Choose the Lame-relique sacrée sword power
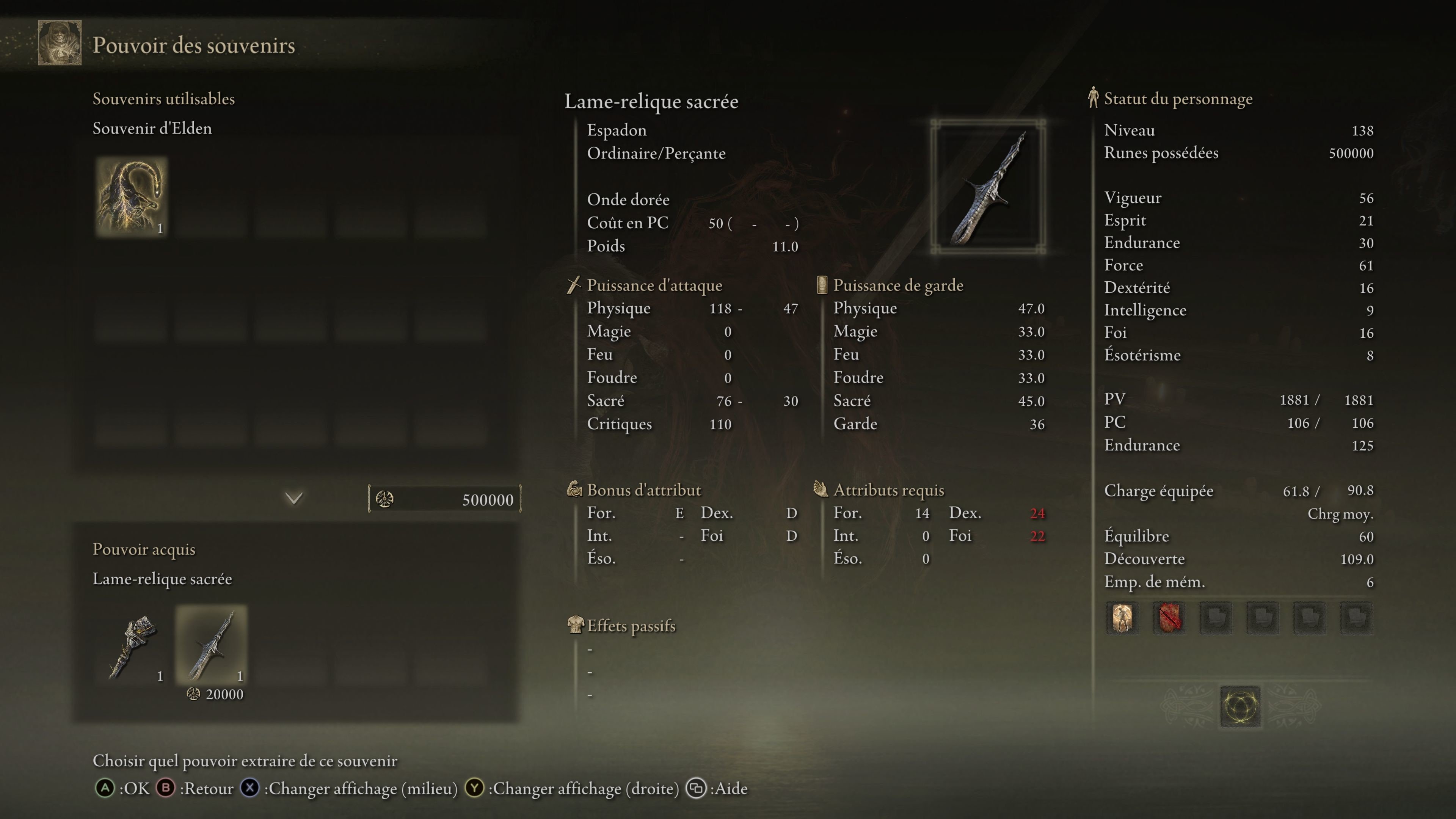This screenshot has width=1456, height=819. coord(212,644)
